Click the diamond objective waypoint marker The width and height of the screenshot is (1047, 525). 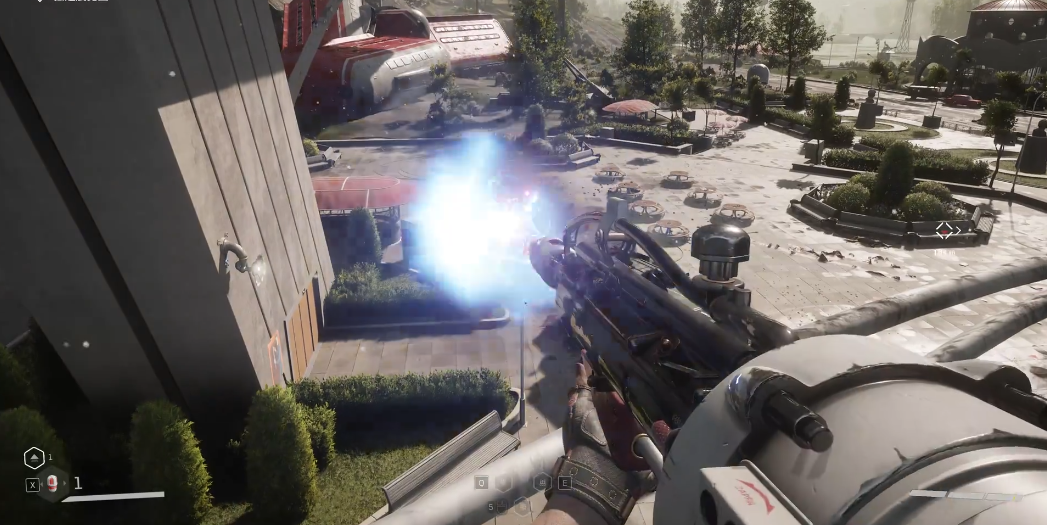(x=944, y=231)
